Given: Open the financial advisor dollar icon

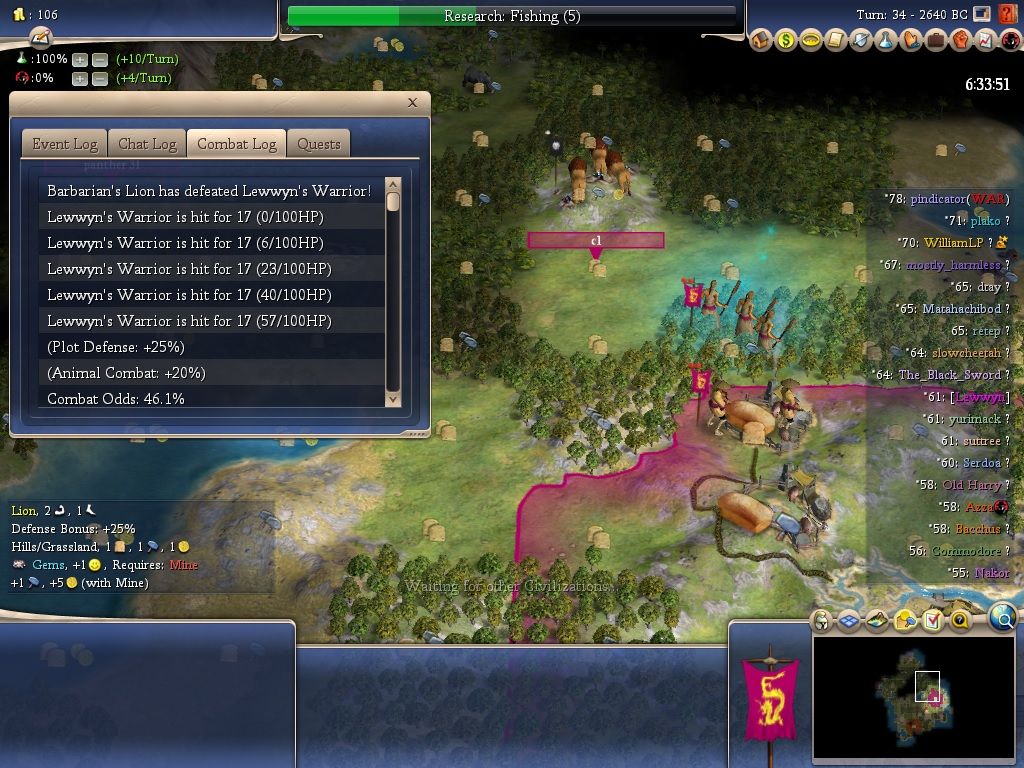Looking at the screenshot, I should tap(786, 41).
